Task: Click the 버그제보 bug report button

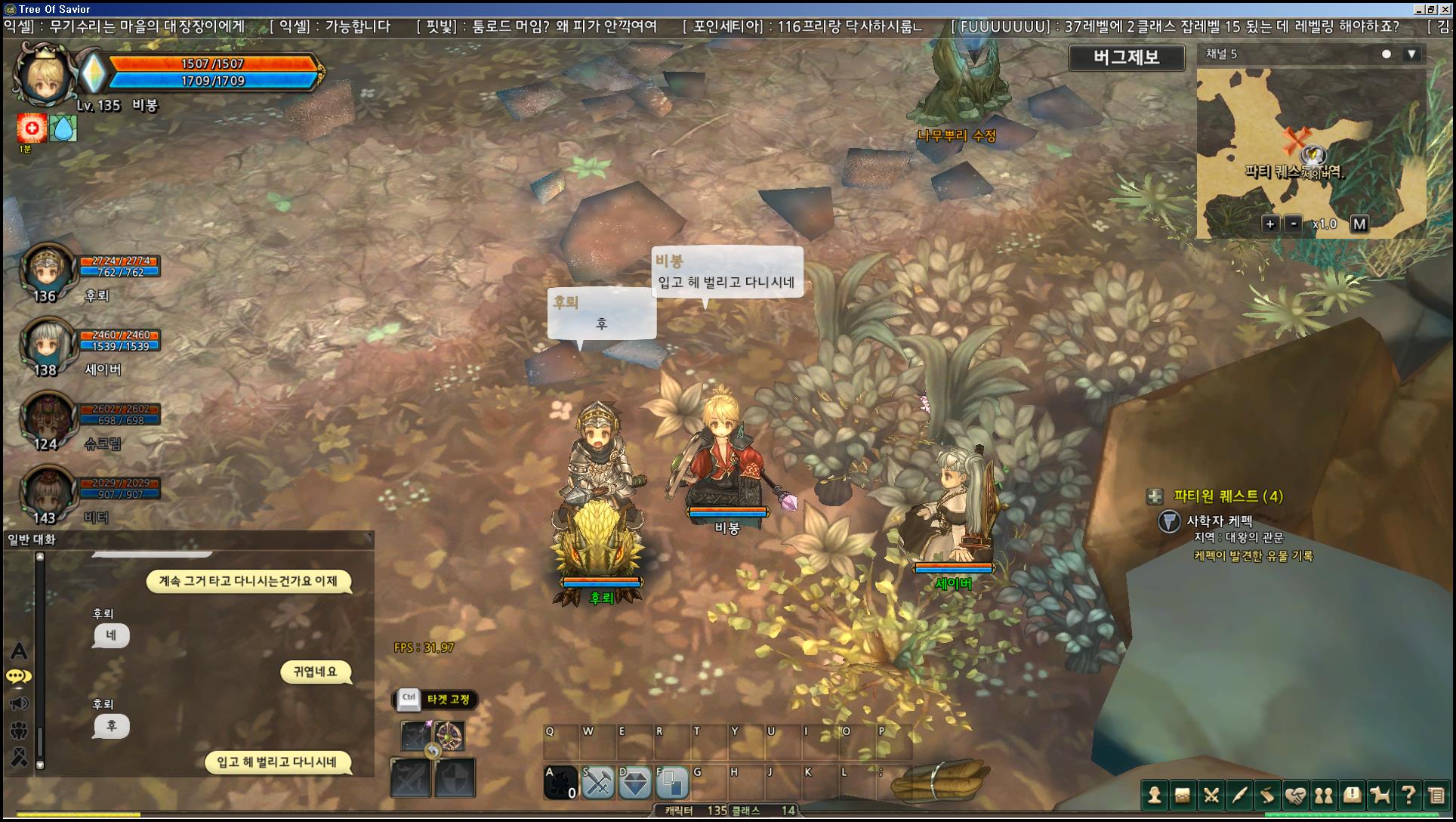Action: pos(1126,57)
